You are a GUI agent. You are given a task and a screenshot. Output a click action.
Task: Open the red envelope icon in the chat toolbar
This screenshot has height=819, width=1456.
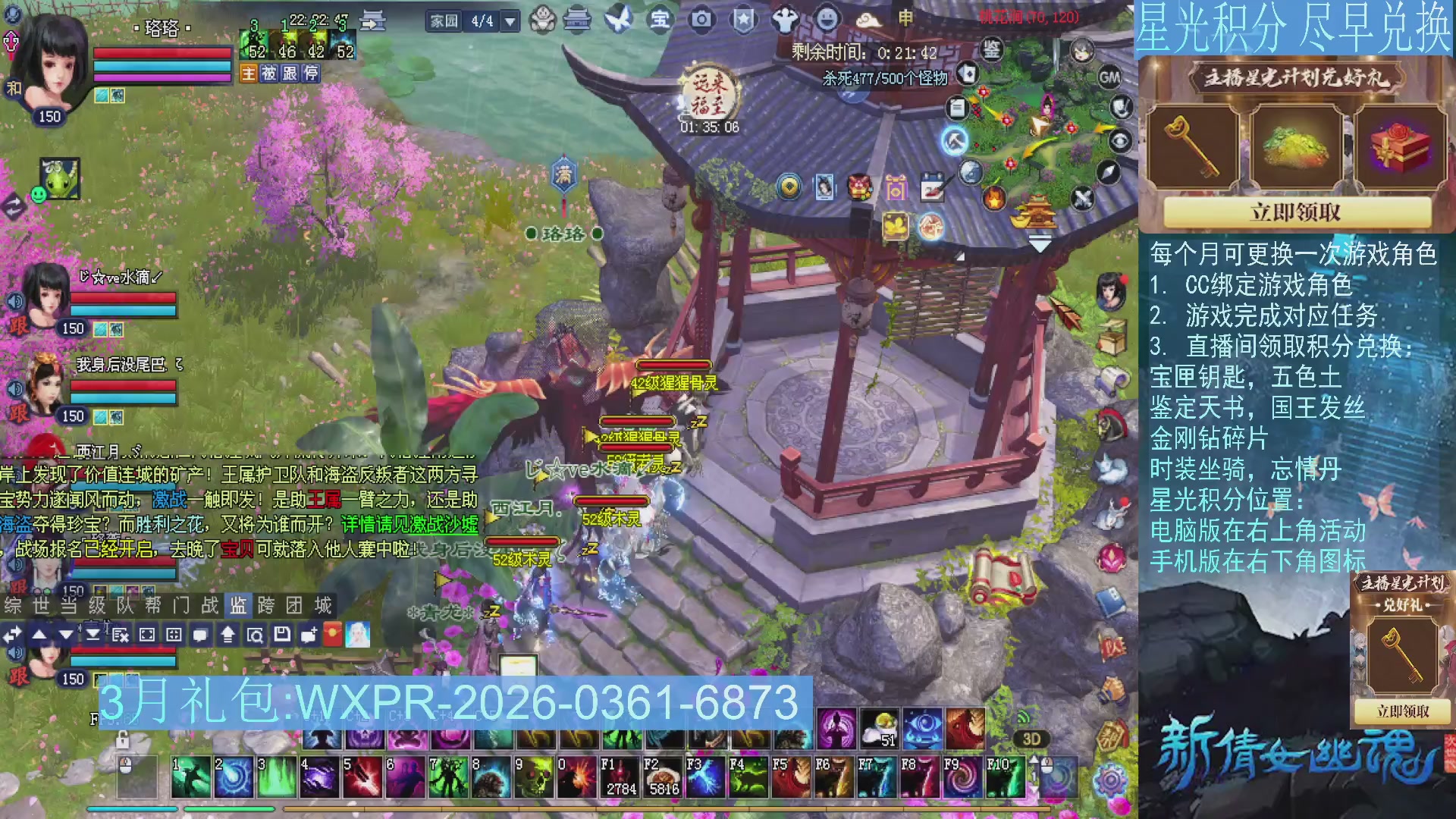(334, 635)
